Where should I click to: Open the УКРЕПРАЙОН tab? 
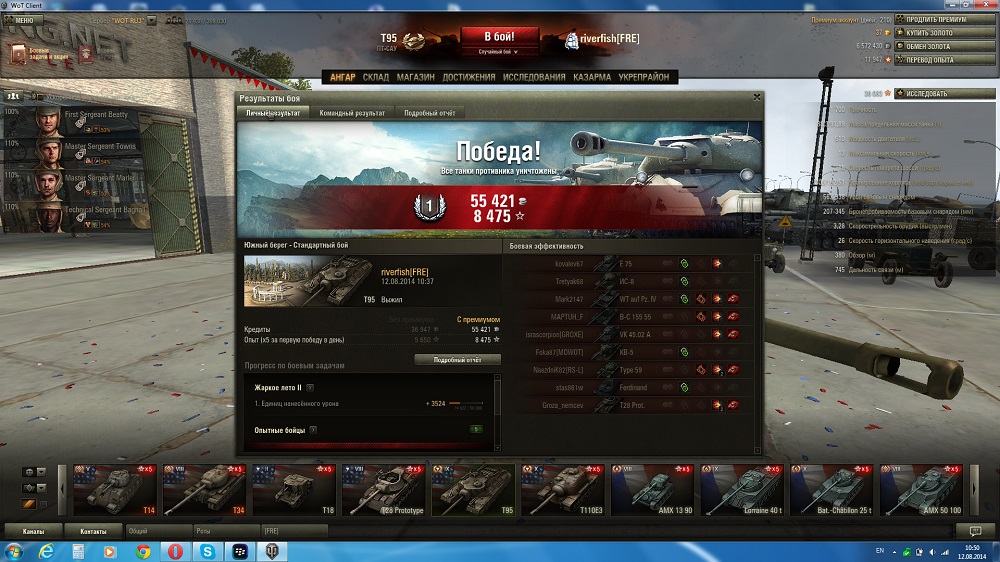tap(645, 77)
